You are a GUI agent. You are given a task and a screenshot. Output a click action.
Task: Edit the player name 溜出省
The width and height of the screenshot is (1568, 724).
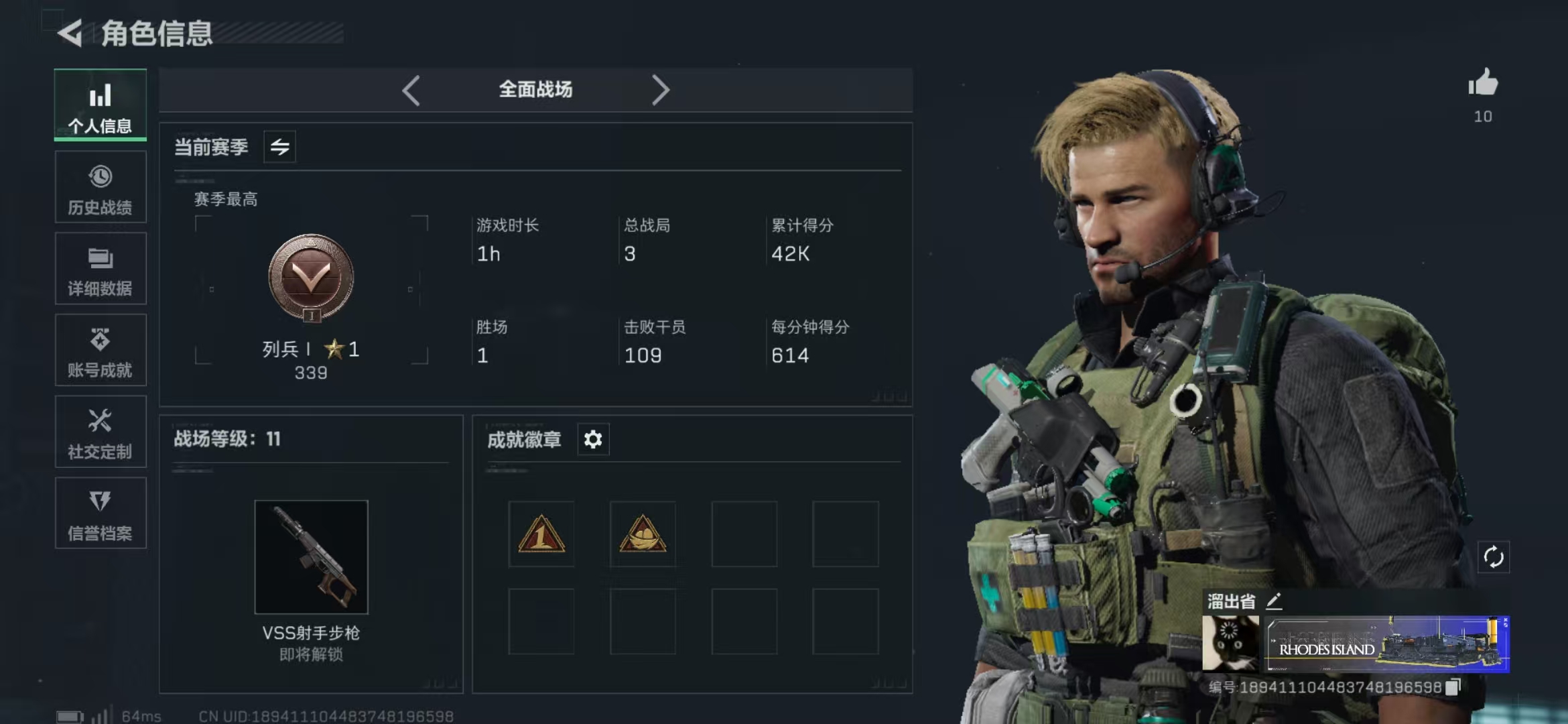(x=1275, y=601)
